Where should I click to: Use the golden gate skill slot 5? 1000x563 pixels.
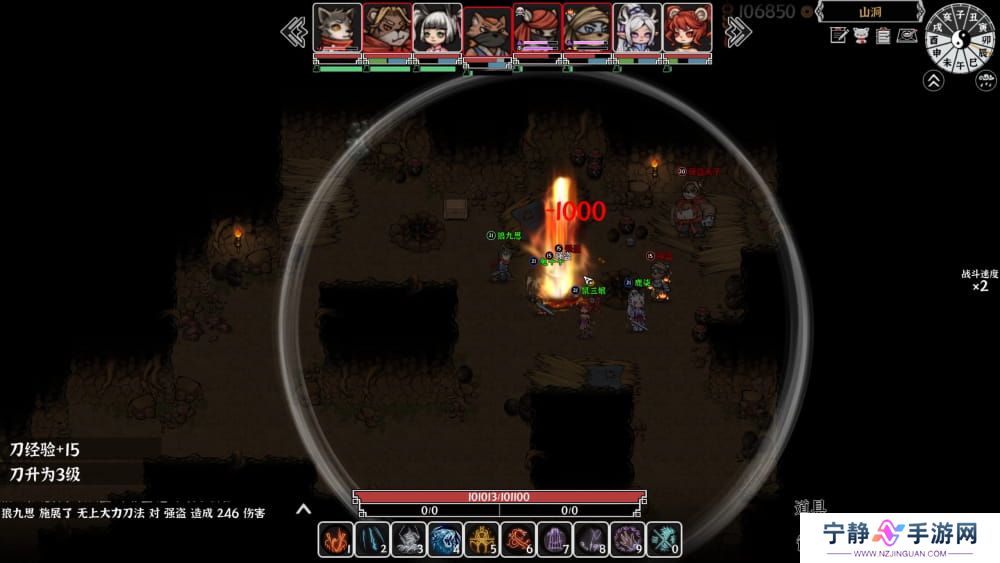(483, 540)
